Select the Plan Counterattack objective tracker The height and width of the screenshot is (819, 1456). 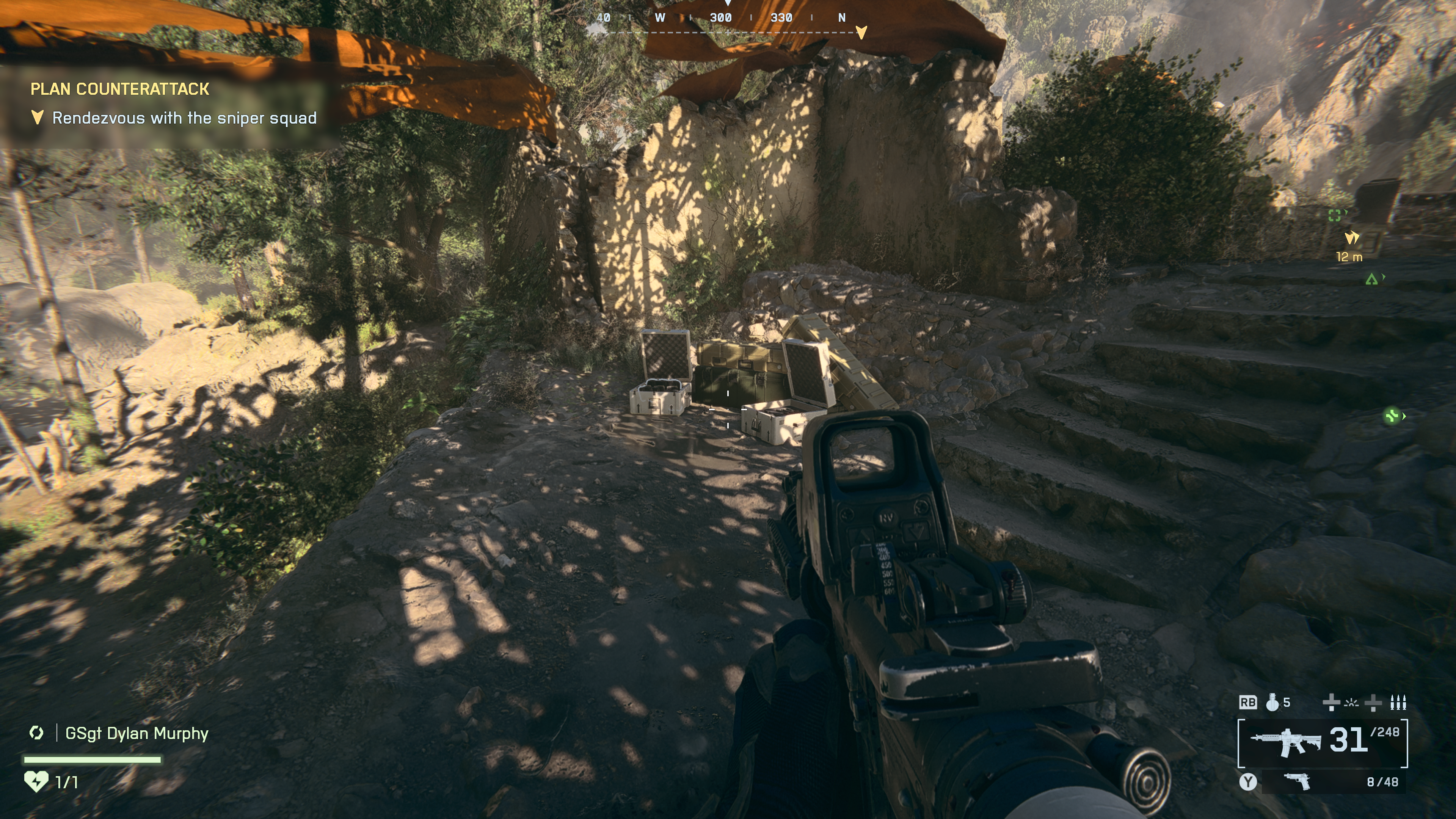(119, 89)
